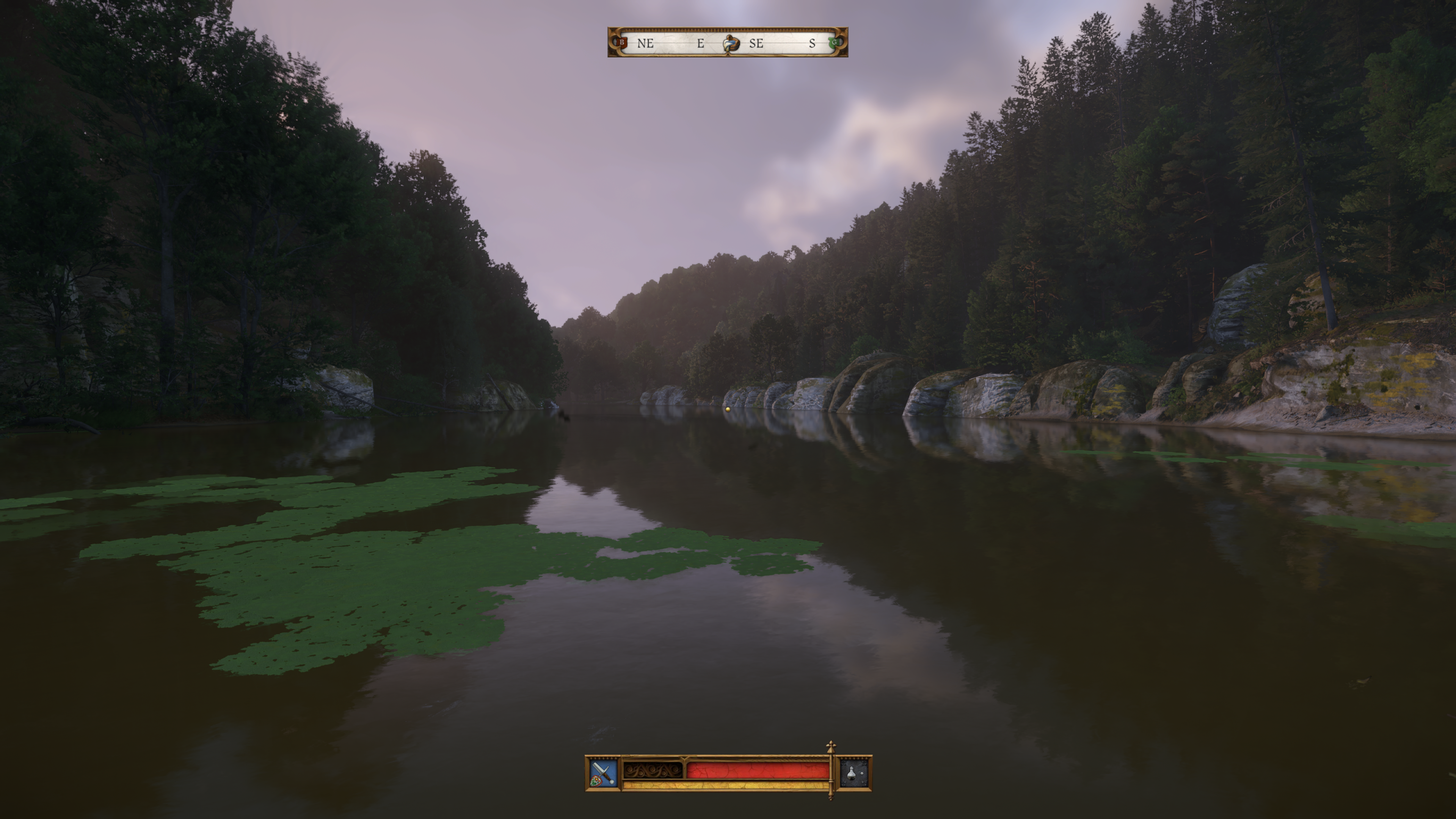This screenshot has height=819, width=1456.
Task: Select the red B quest marker on compass
Action: click(x=622, y=42)
